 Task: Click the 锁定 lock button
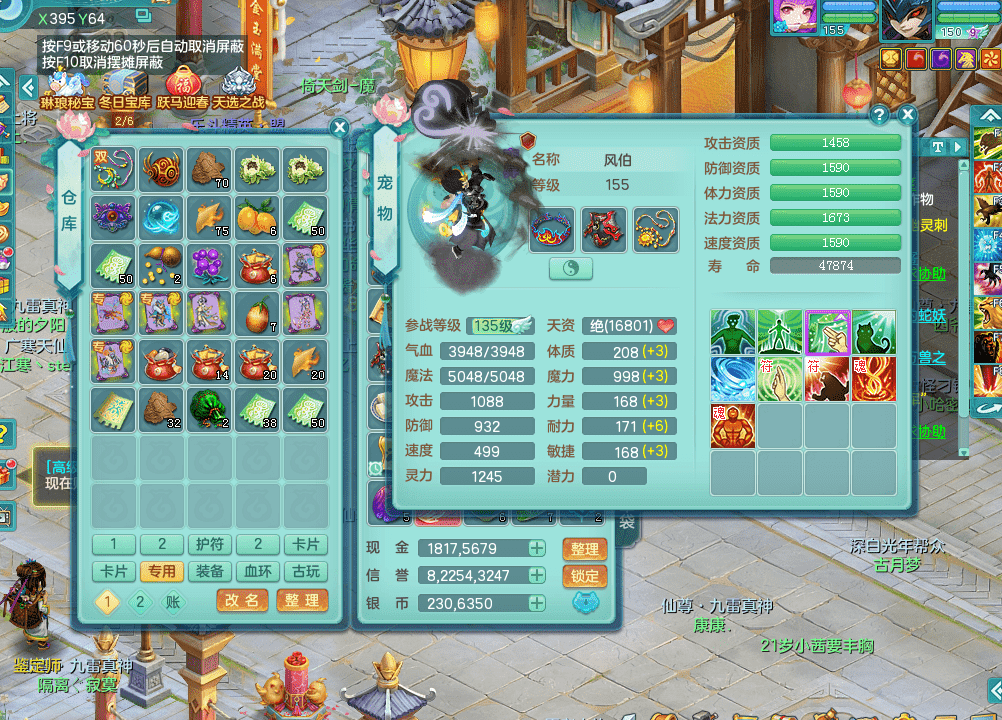[x=585, y=576]
